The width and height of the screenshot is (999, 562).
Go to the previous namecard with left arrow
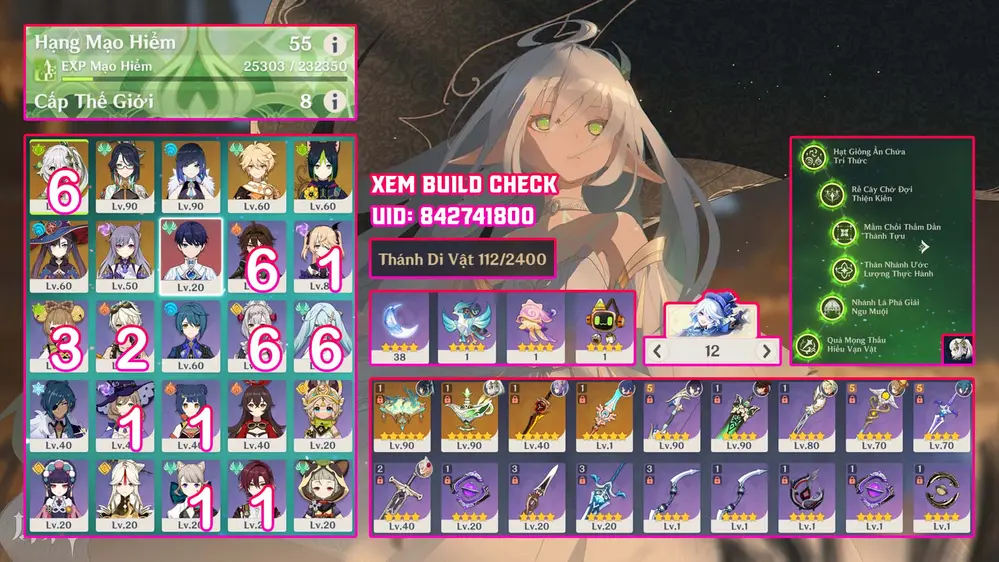click(x=658, y=351)
